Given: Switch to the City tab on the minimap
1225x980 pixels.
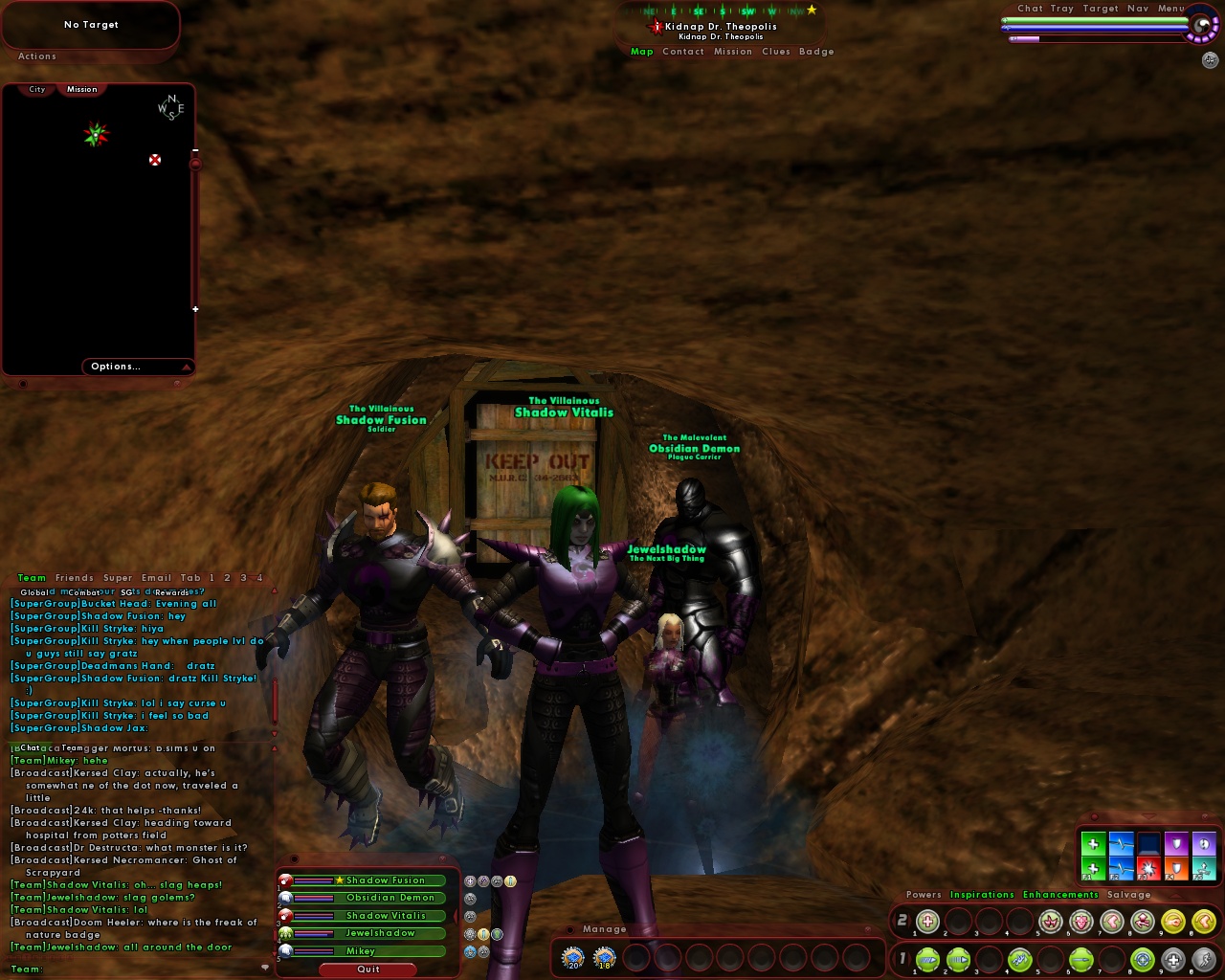Looking at the screenshot, I should (36, 88).
